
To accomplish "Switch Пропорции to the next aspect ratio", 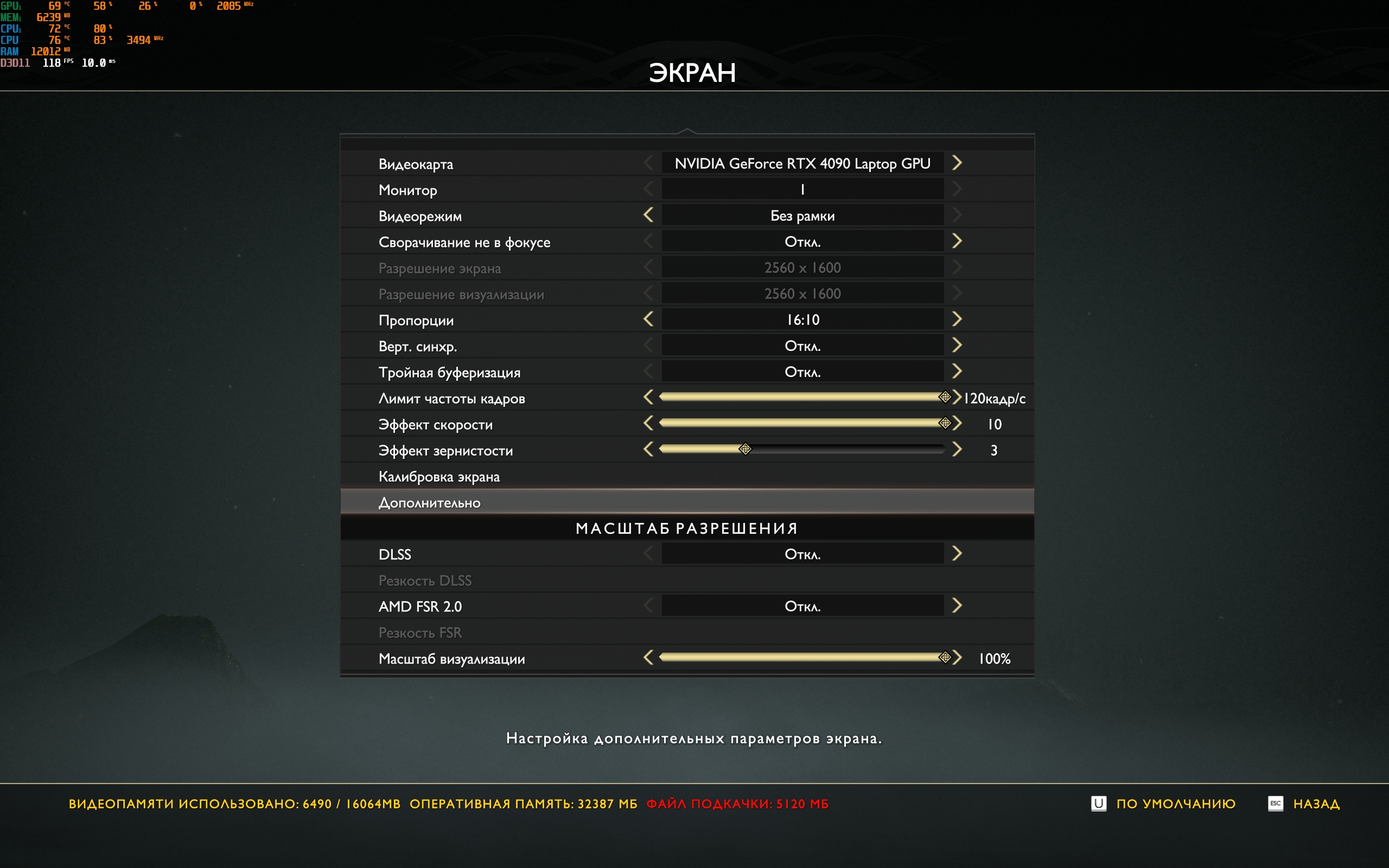I will (956, 319).
